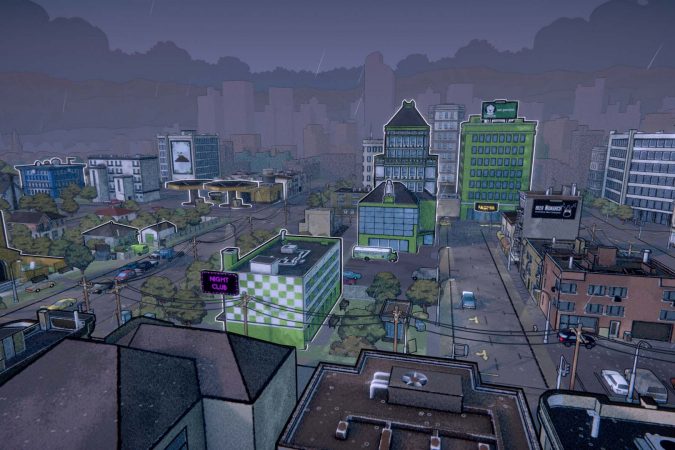Select the outlined white bus on the street

tap(374, 254)
